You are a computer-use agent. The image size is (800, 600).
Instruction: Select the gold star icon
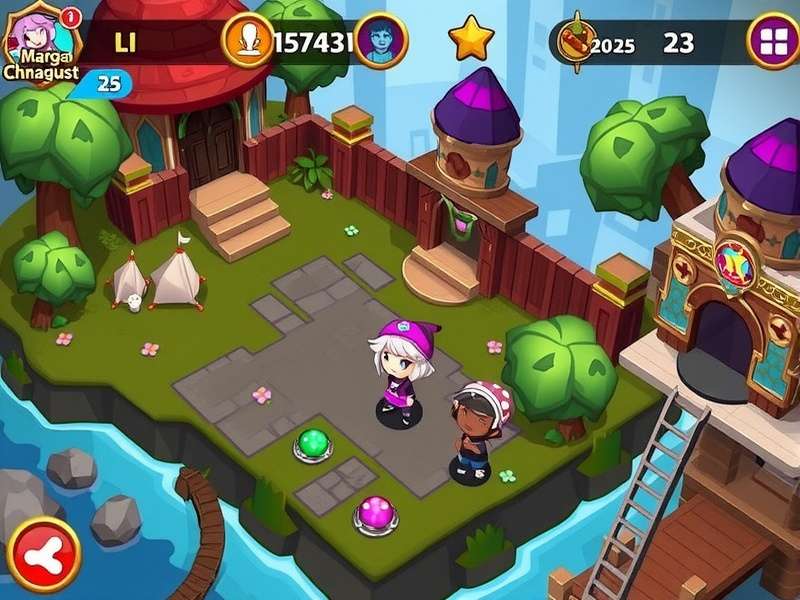tap(471, 39)
